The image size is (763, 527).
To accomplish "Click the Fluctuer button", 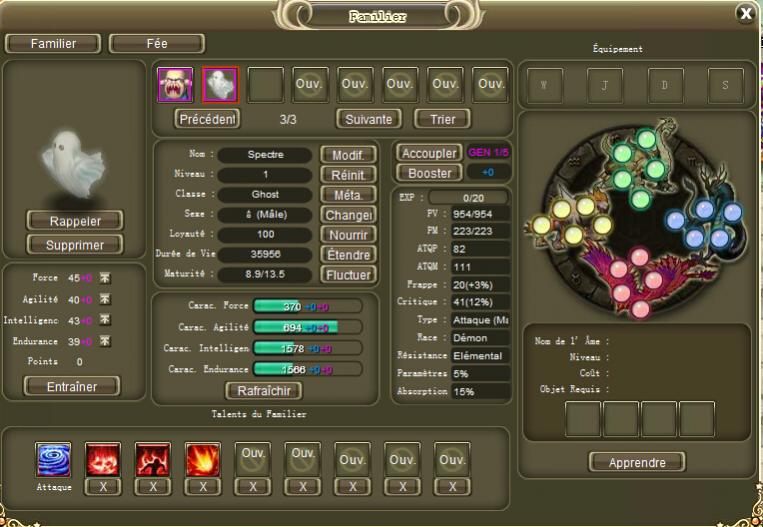I will click(348, 274).
